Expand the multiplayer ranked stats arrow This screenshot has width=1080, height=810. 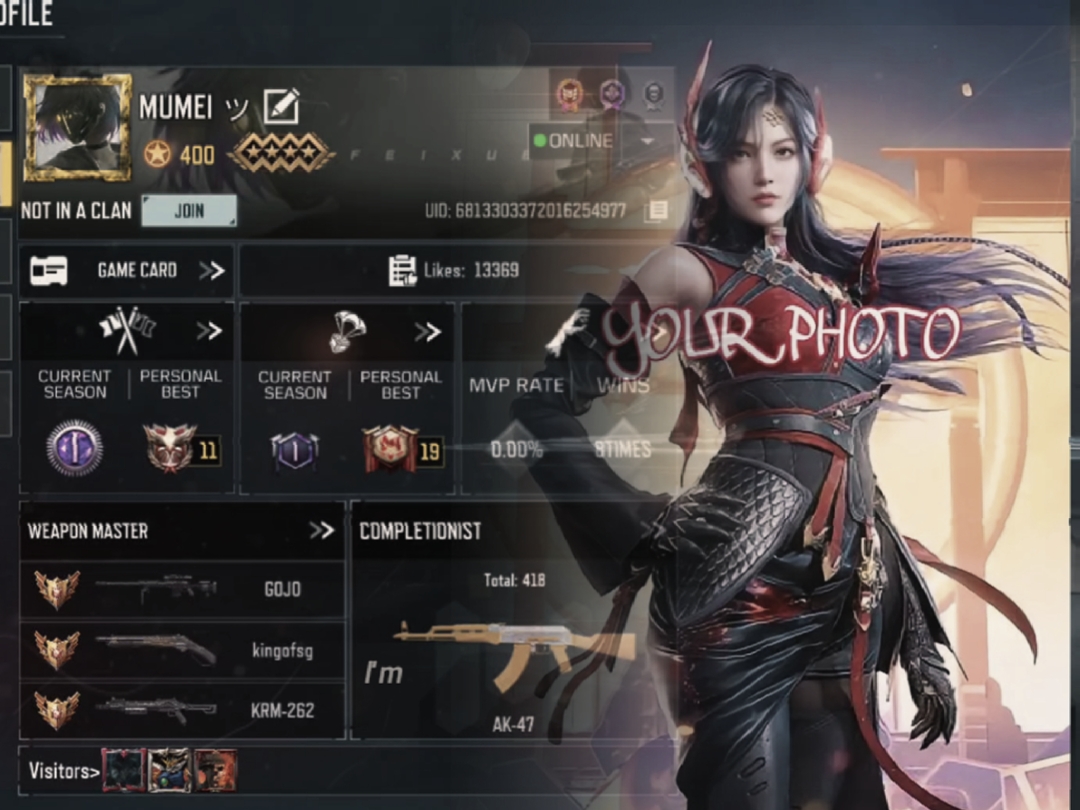tap(209, 331)
